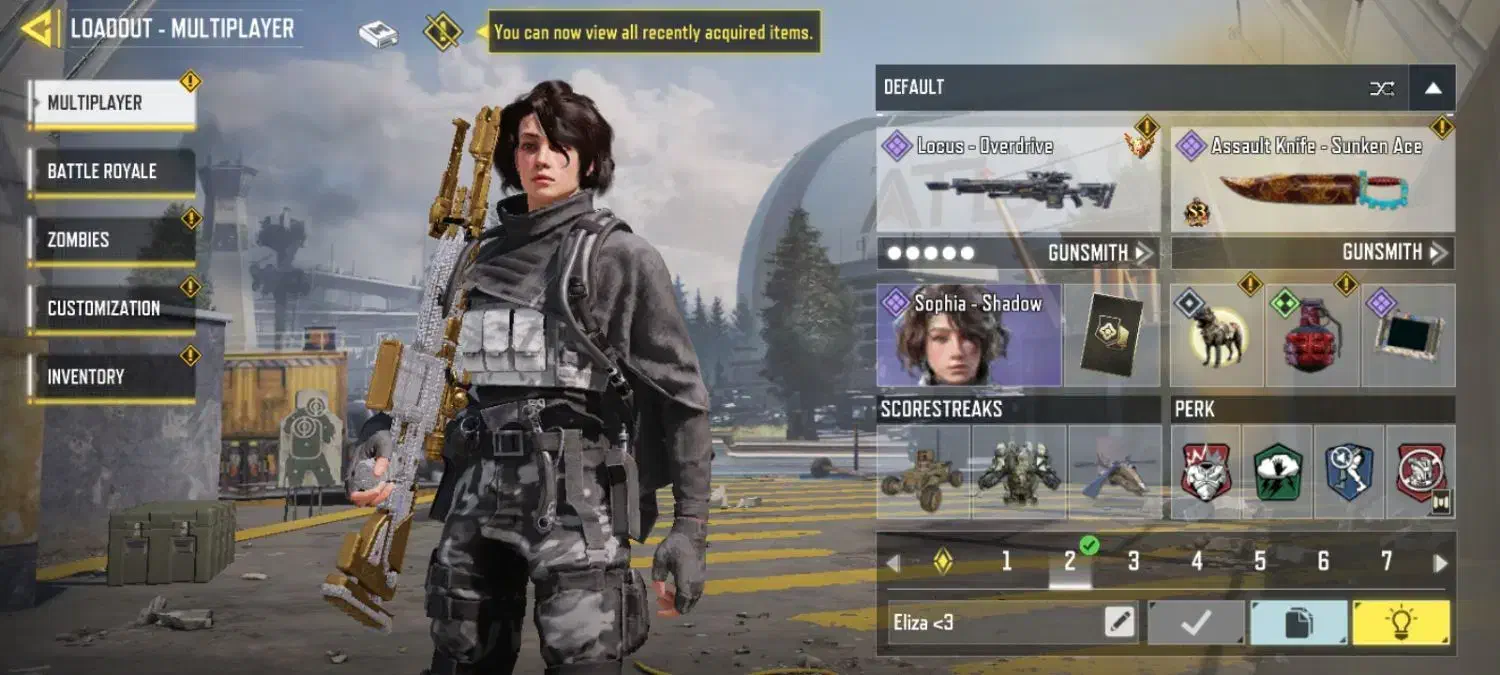Screen dimensions: 1500x675
Task: Switch to the Battle Royale tab
Action: click(x=111, y=171)
